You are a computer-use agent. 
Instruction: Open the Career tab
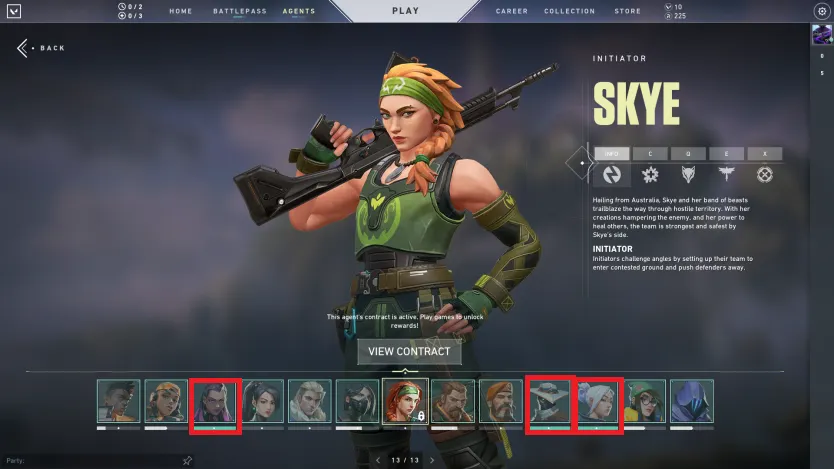coord(512,12)
